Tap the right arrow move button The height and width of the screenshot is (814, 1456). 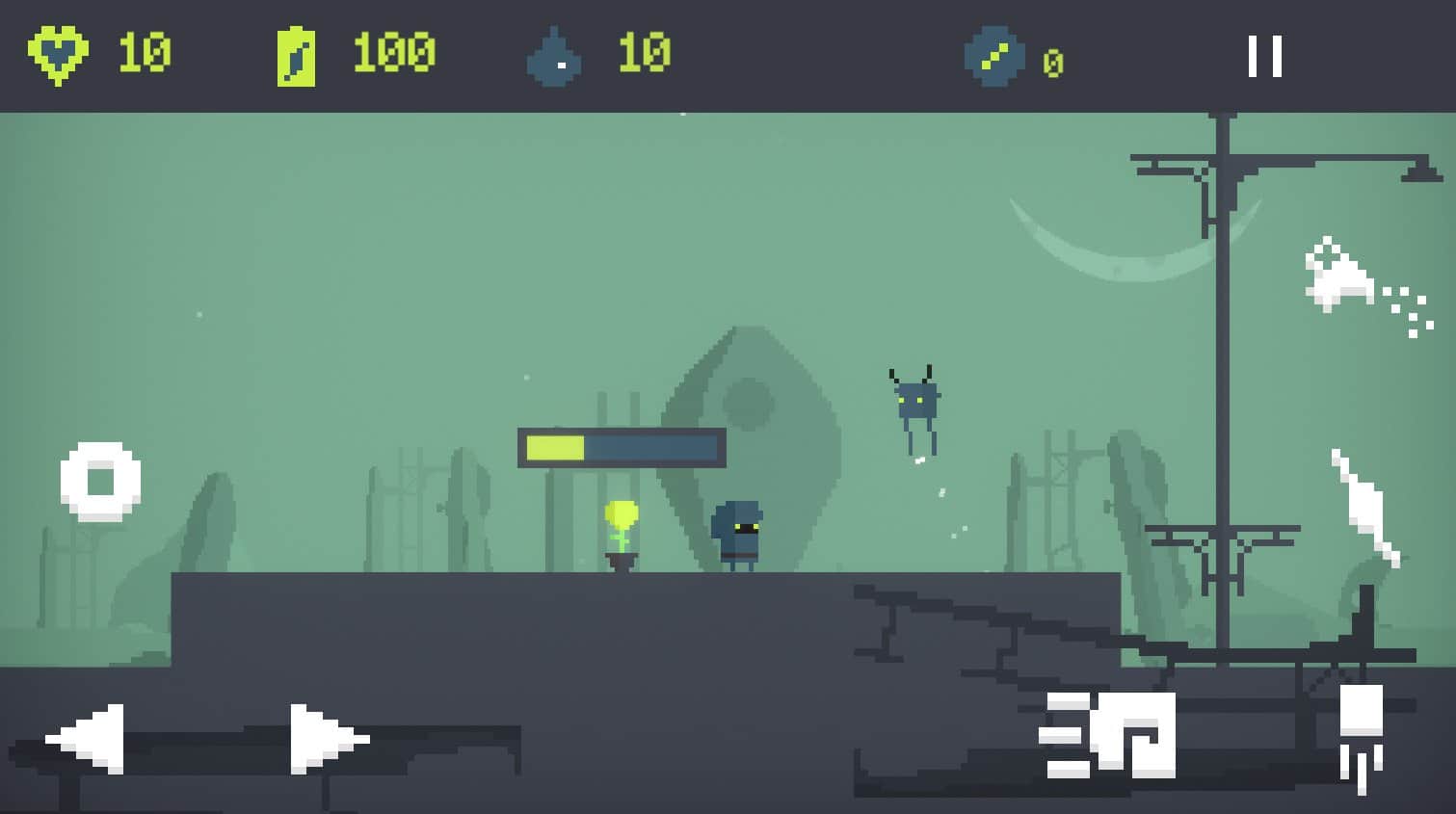[328, 739]
